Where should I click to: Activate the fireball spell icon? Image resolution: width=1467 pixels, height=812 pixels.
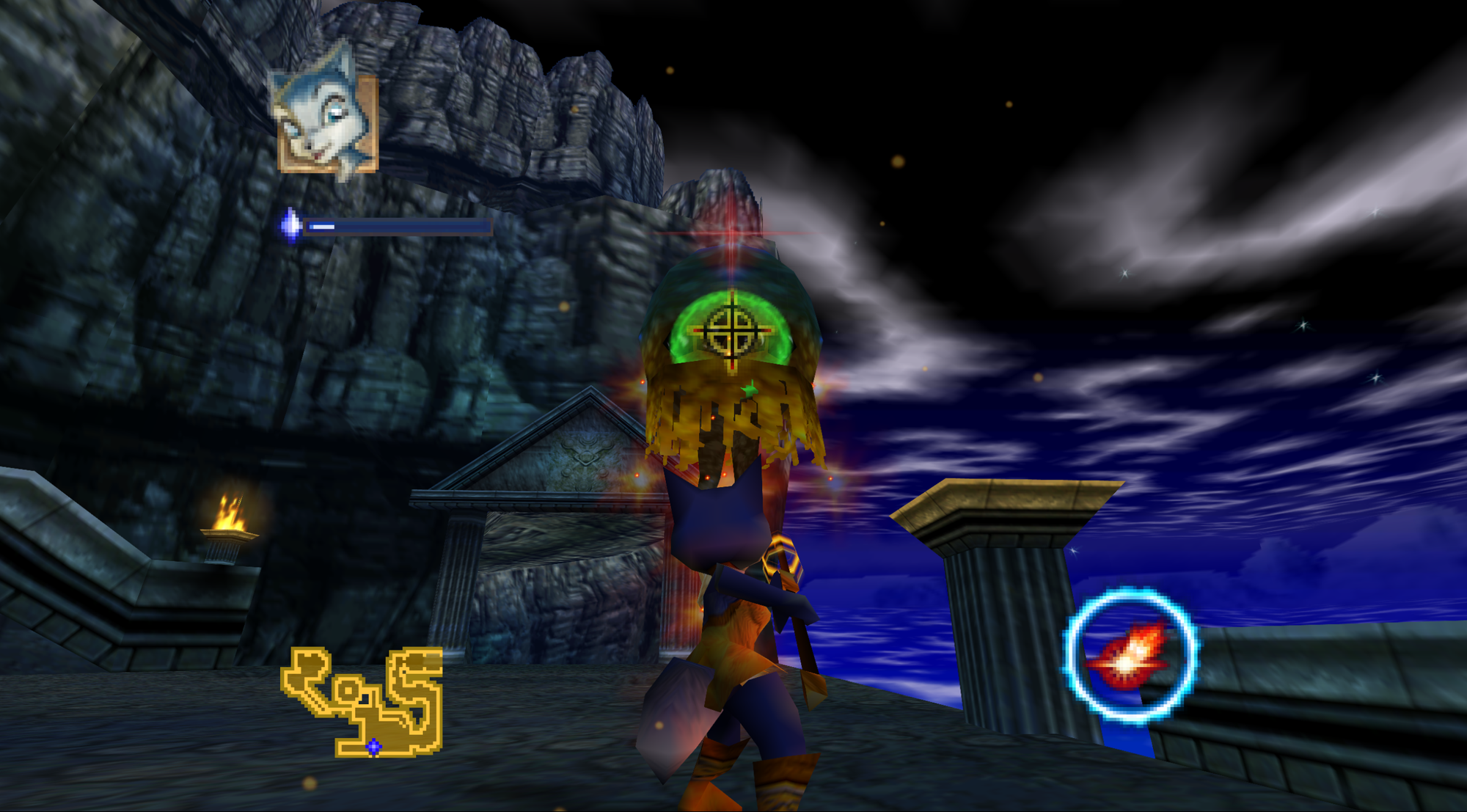pos(1130,654)
